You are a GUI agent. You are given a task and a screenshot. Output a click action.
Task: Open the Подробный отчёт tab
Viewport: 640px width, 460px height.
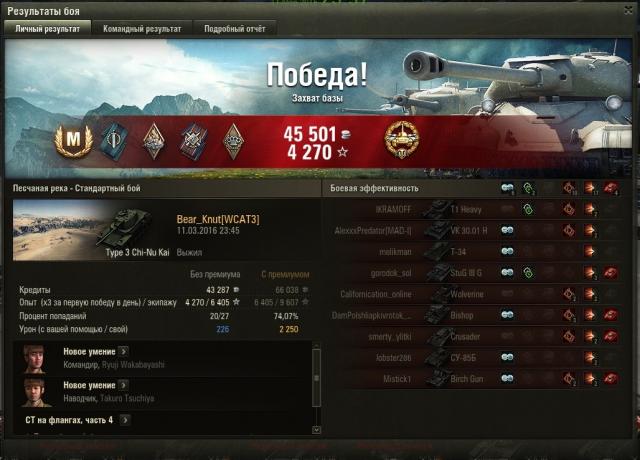233,29
